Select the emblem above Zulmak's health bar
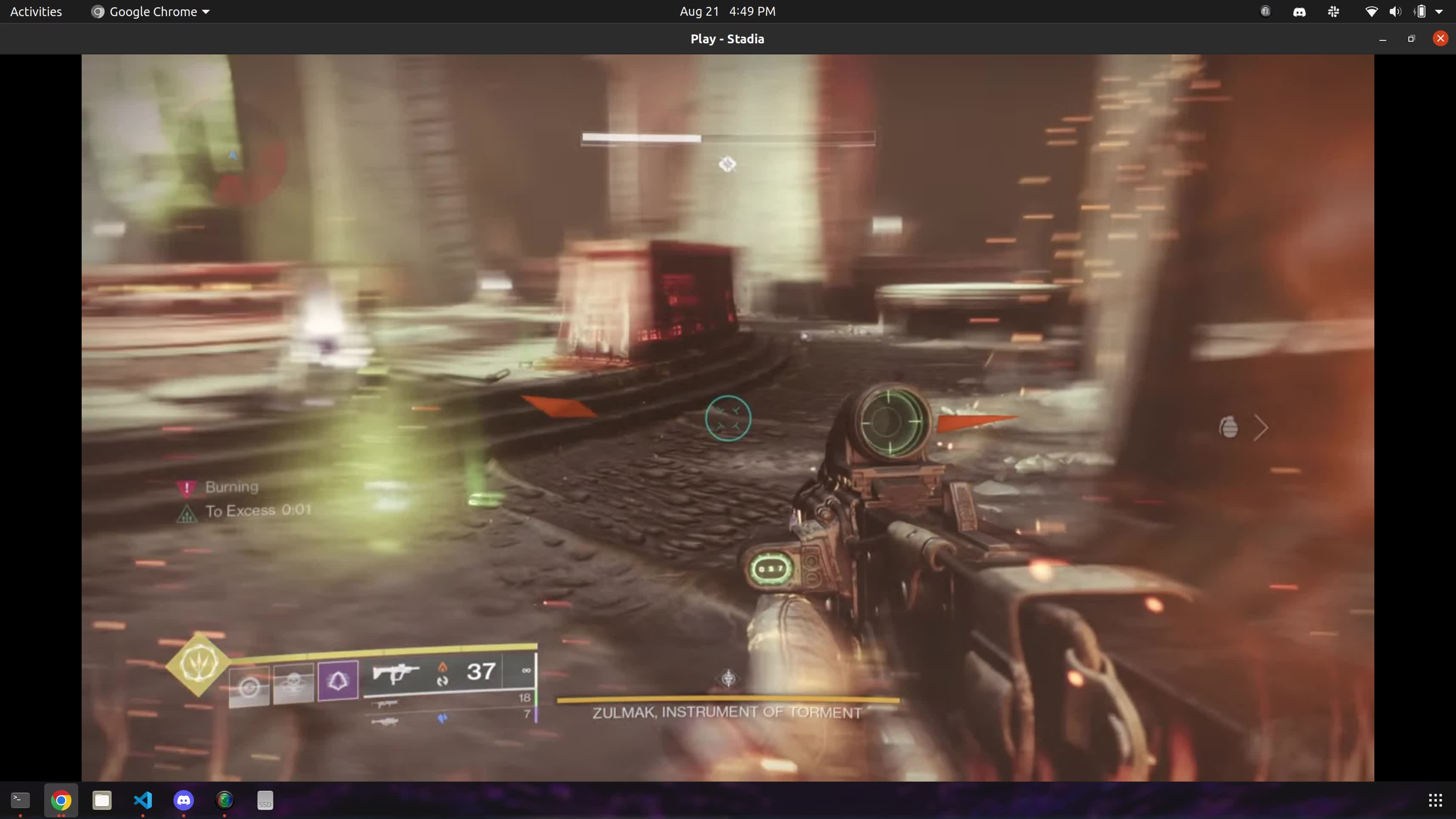This screenshot has width=1456, height=819. tap(728, 678)
